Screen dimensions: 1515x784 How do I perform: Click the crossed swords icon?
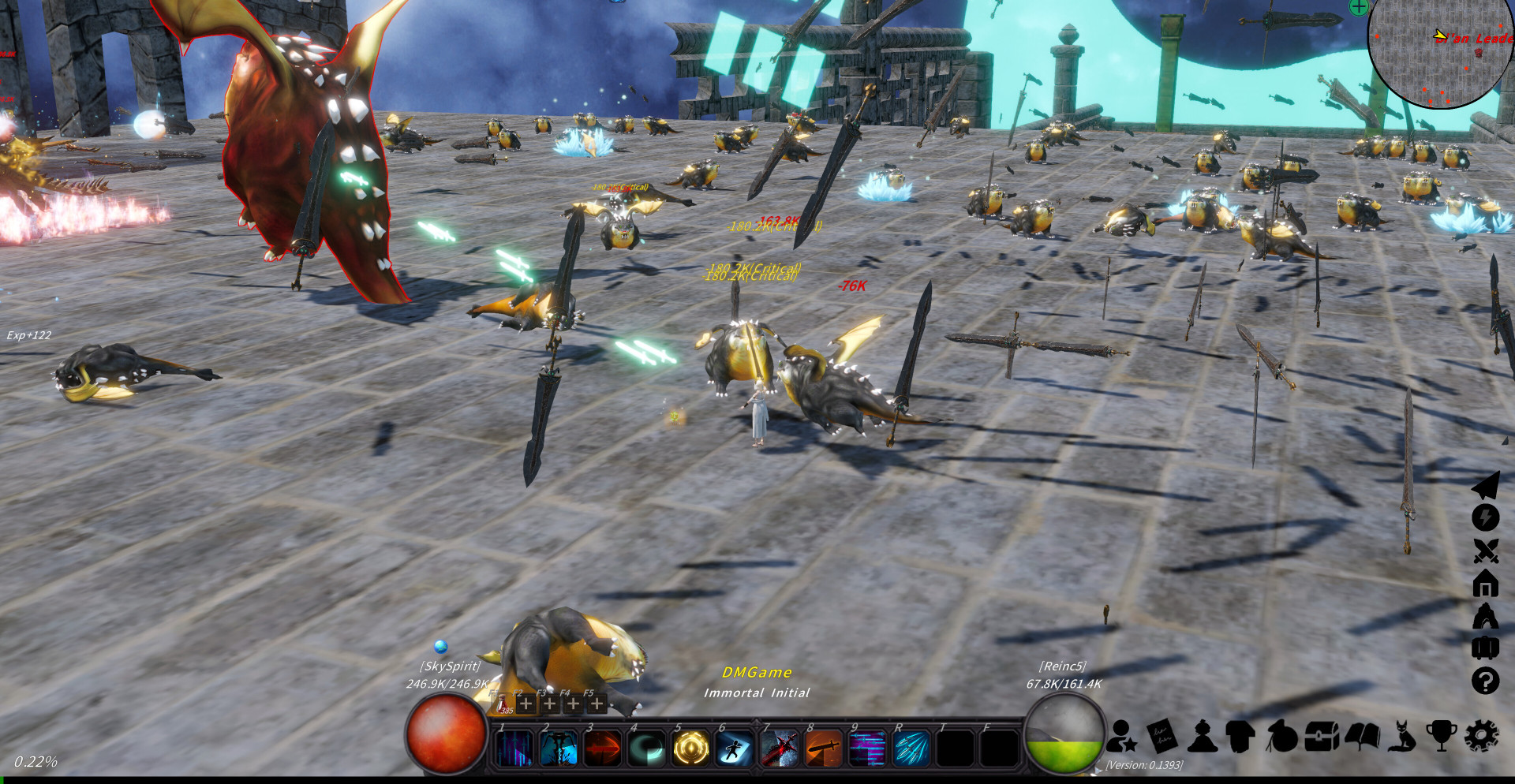coord(1485,551)
